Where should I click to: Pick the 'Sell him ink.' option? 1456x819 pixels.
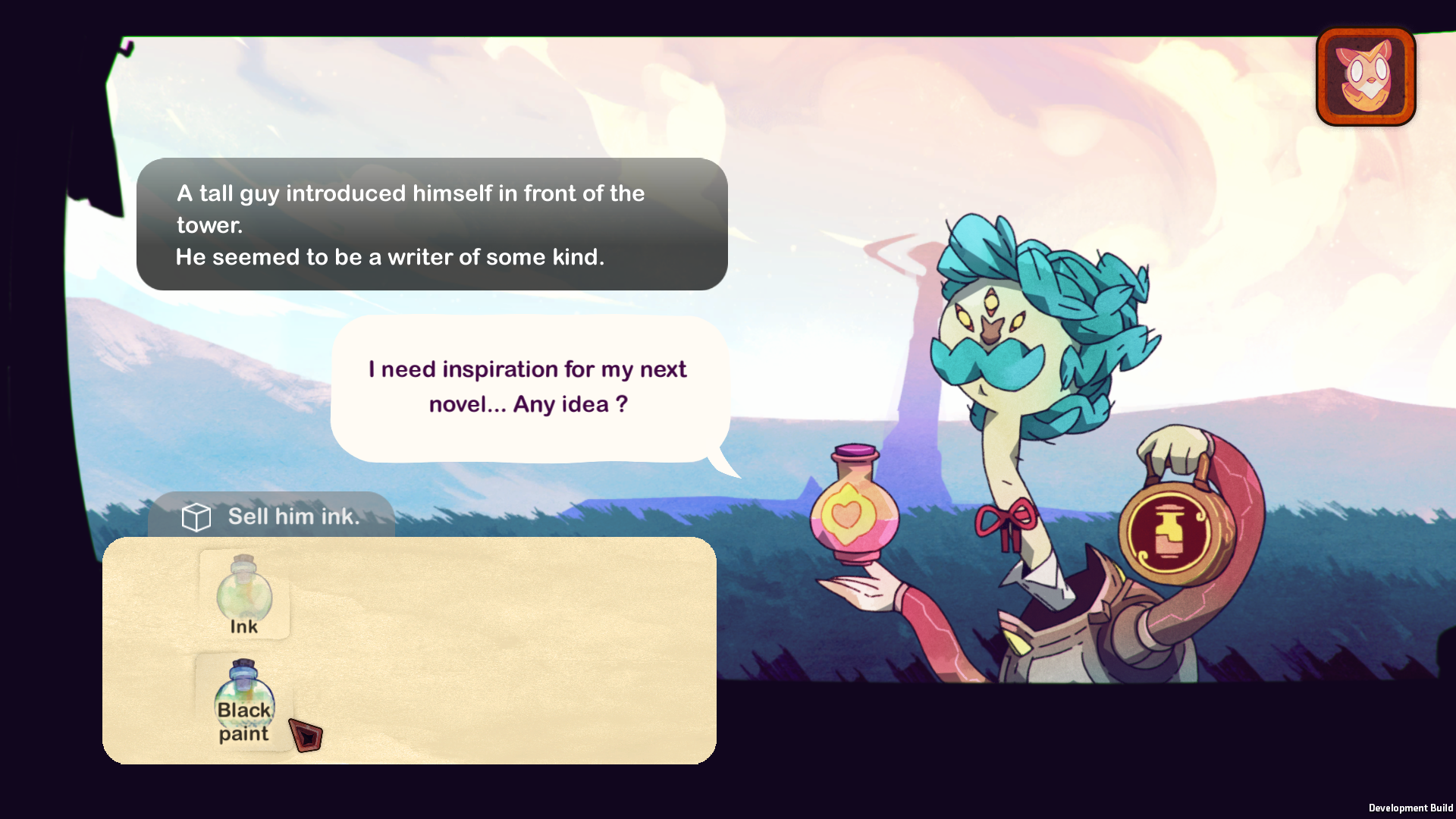[271, 516]
